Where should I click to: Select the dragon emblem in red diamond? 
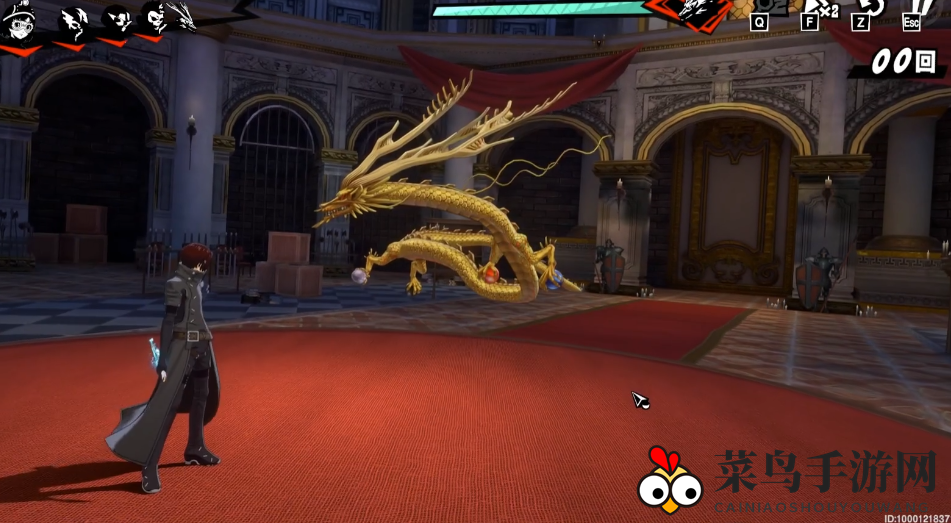pyautogui.click(x=695, y=10)
